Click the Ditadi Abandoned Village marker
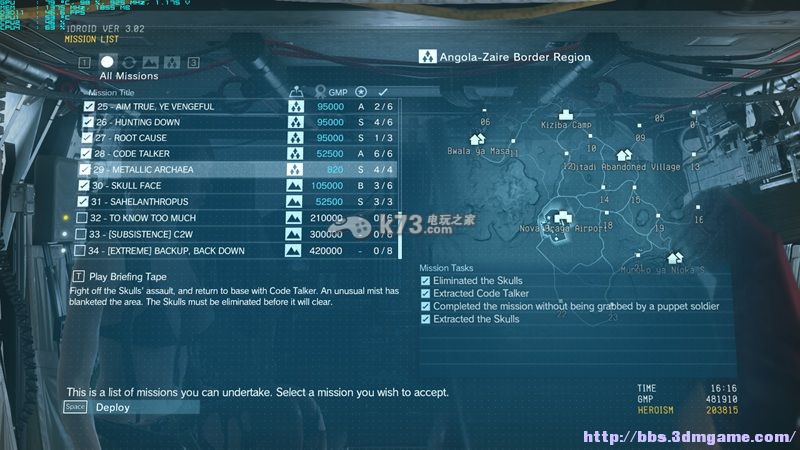 click(x=625, y=156)
